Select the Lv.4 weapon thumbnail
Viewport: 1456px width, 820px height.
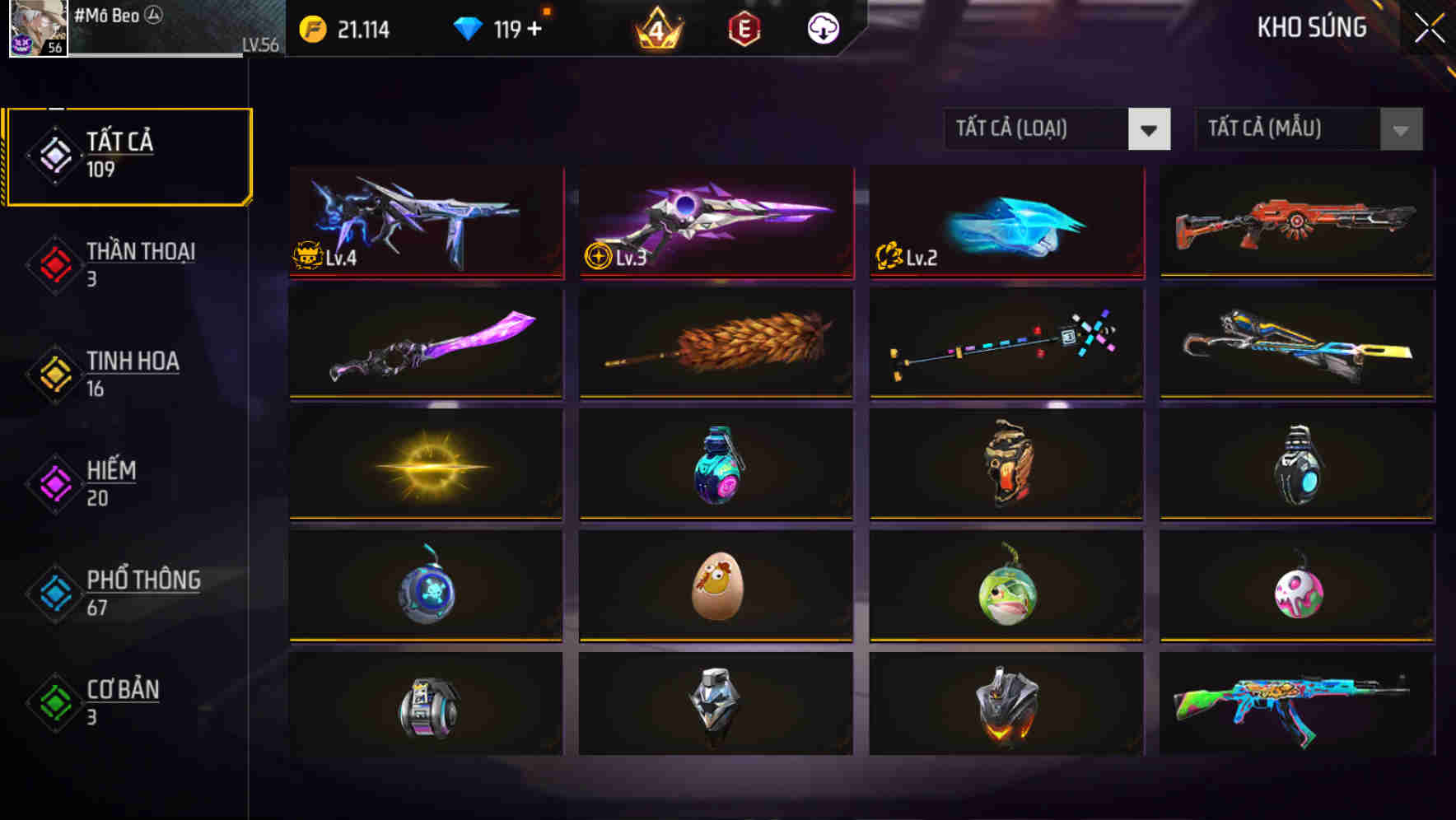[425, 223]
